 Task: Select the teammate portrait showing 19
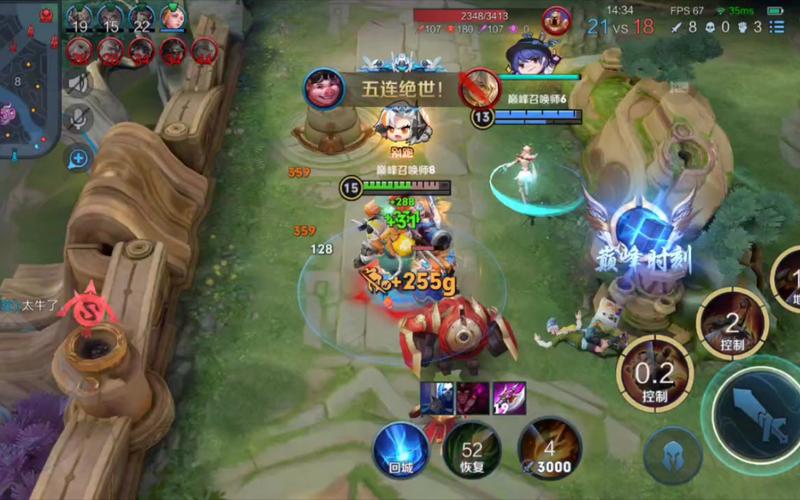click(80, 18)
